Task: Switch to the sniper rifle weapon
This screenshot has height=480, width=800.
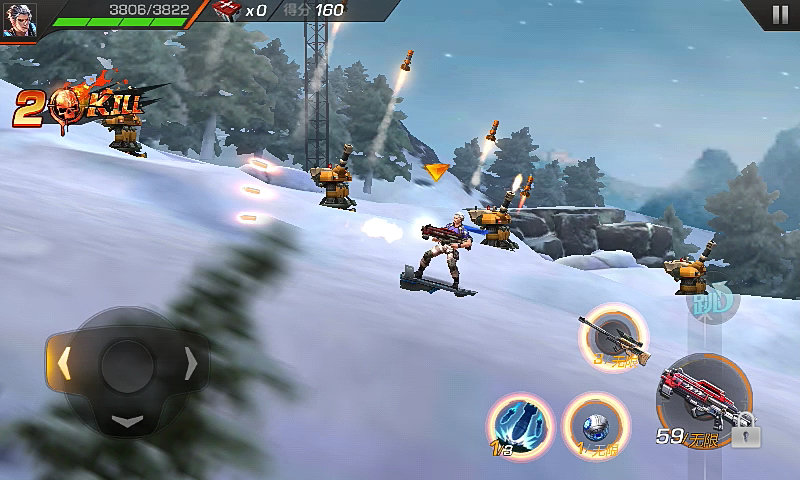Action: (613, 334)
